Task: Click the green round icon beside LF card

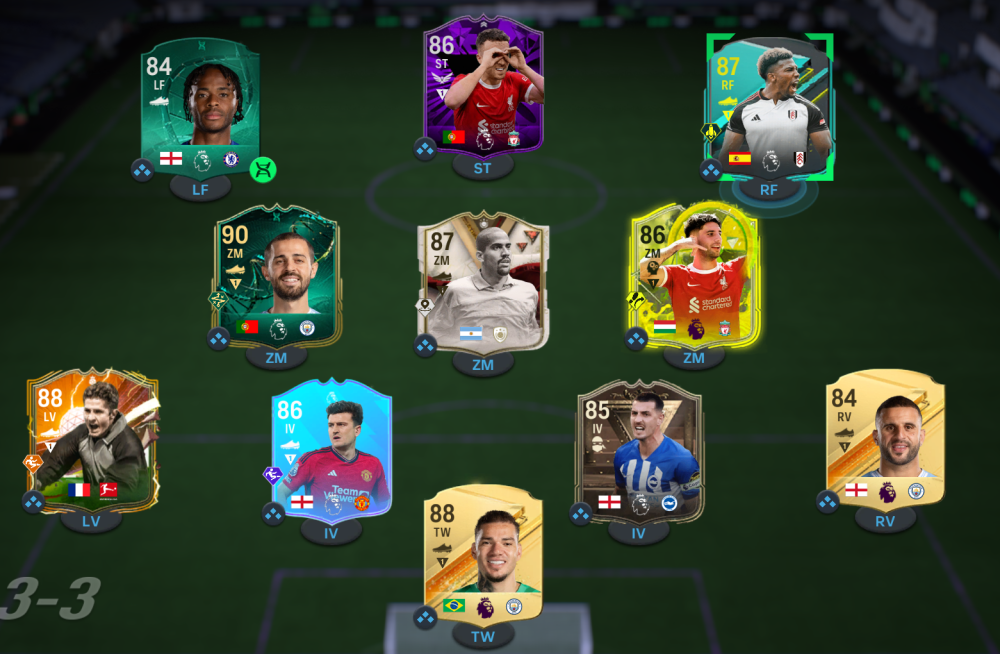Action: point(263,170)
